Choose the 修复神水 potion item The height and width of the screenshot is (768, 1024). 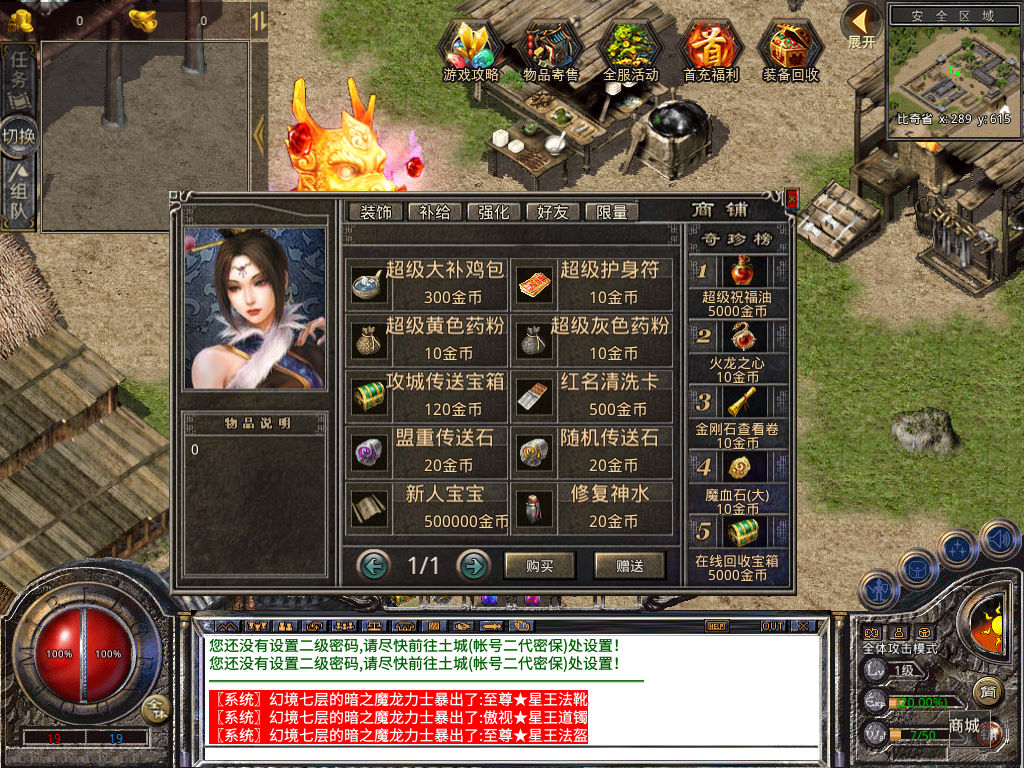click(594, 507)
